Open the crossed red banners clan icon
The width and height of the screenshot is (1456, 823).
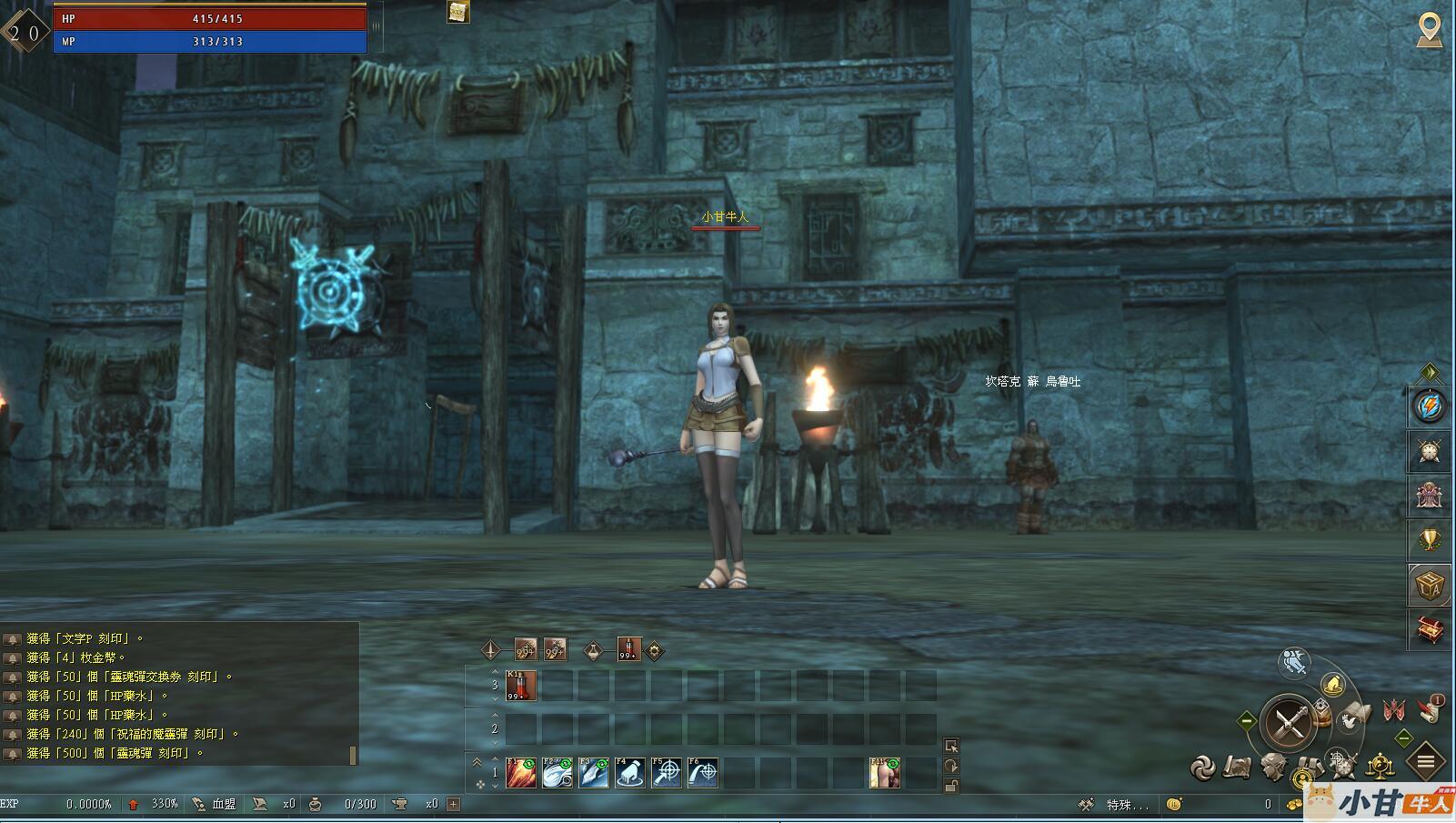coord(1394,709)
